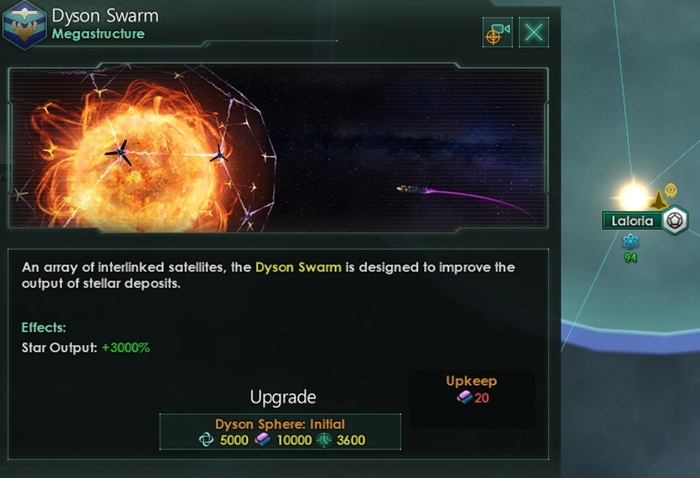
Task: Upgrade to Dyson Sphere: Initial
Action: (x=280, y=432)
